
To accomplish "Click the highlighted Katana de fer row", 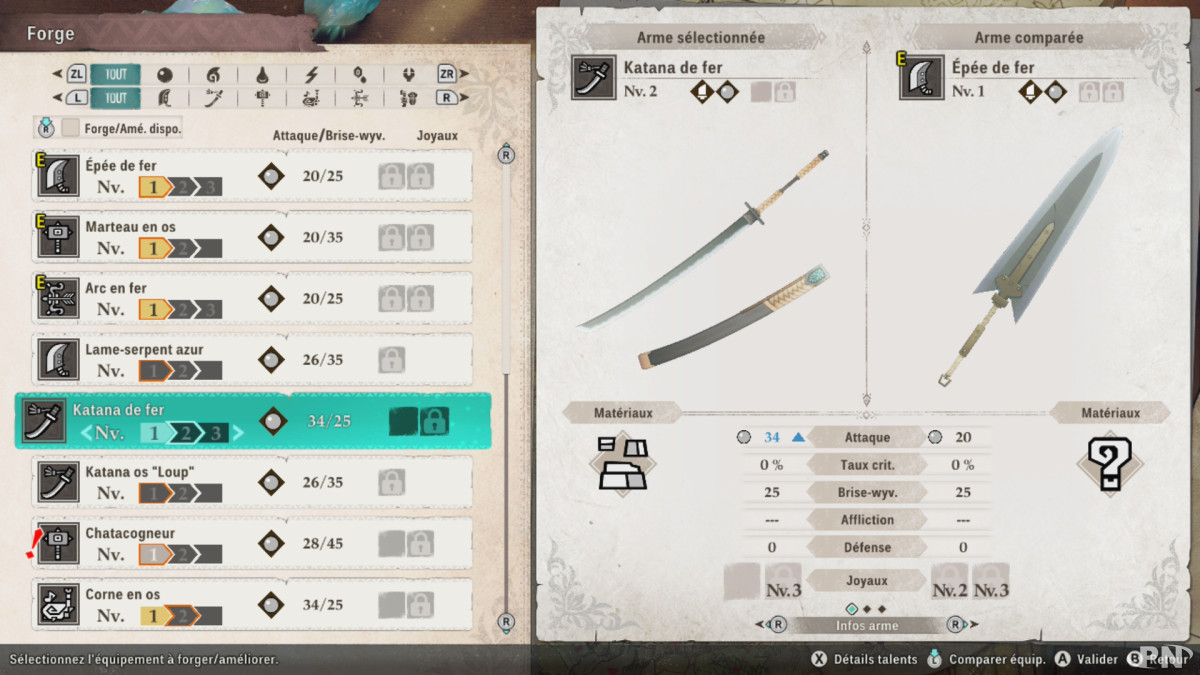I will [252, 421].
